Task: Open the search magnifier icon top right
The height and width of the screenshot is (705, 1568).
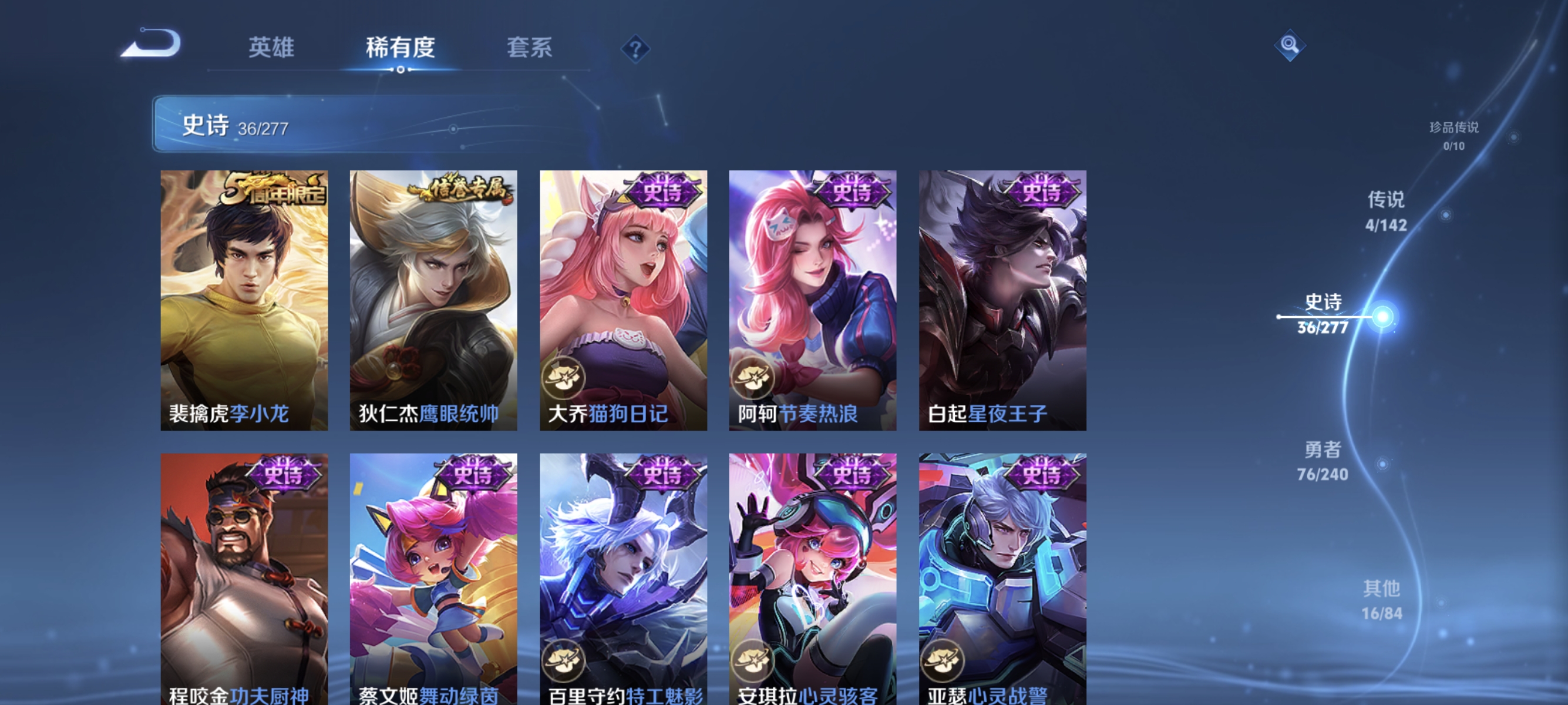Action: tap(1290, 45)
